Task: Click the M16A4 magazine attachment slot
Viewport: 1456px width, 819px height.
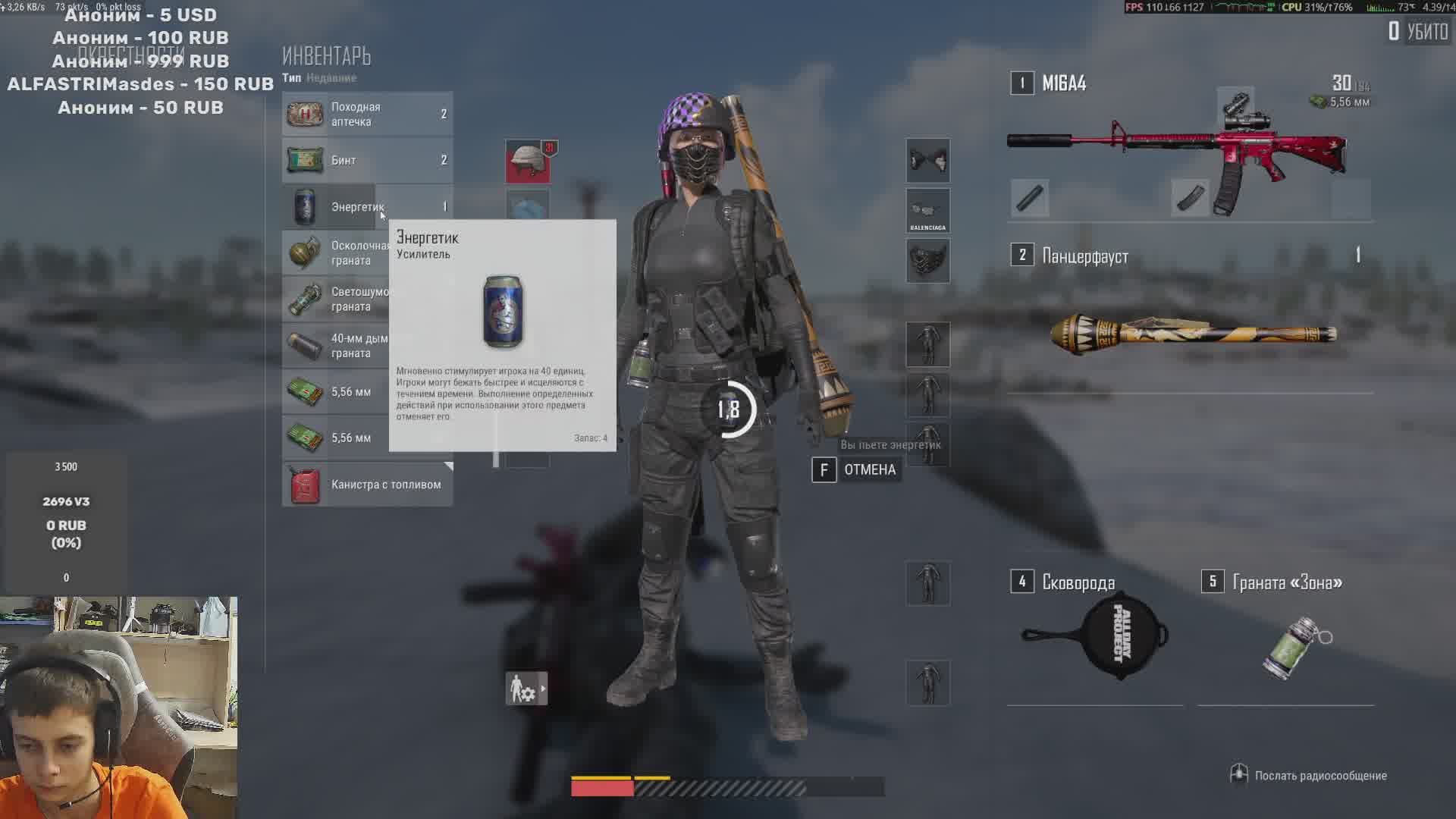Action: coord(1190,199)
